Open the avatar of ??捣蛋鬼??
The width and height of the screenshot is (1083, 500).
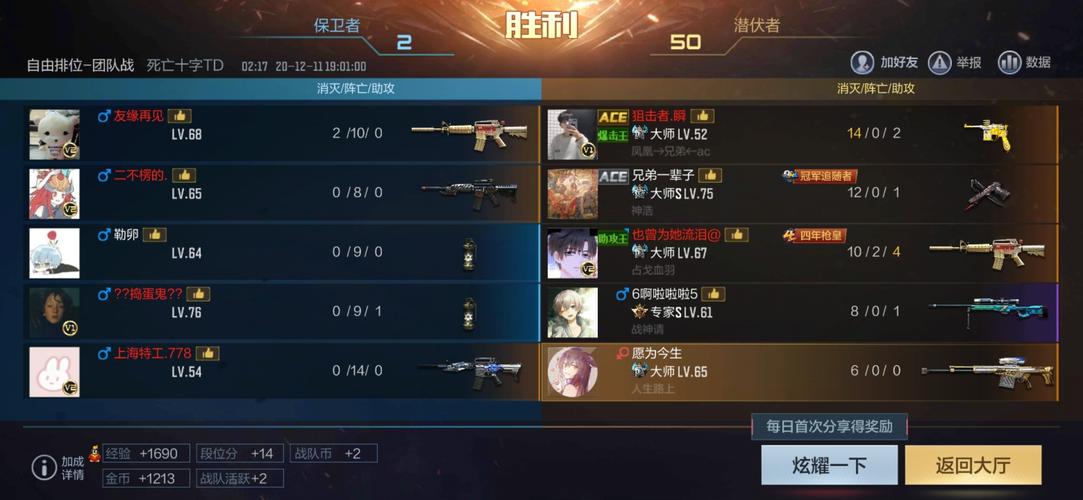(x=54, y=312)
